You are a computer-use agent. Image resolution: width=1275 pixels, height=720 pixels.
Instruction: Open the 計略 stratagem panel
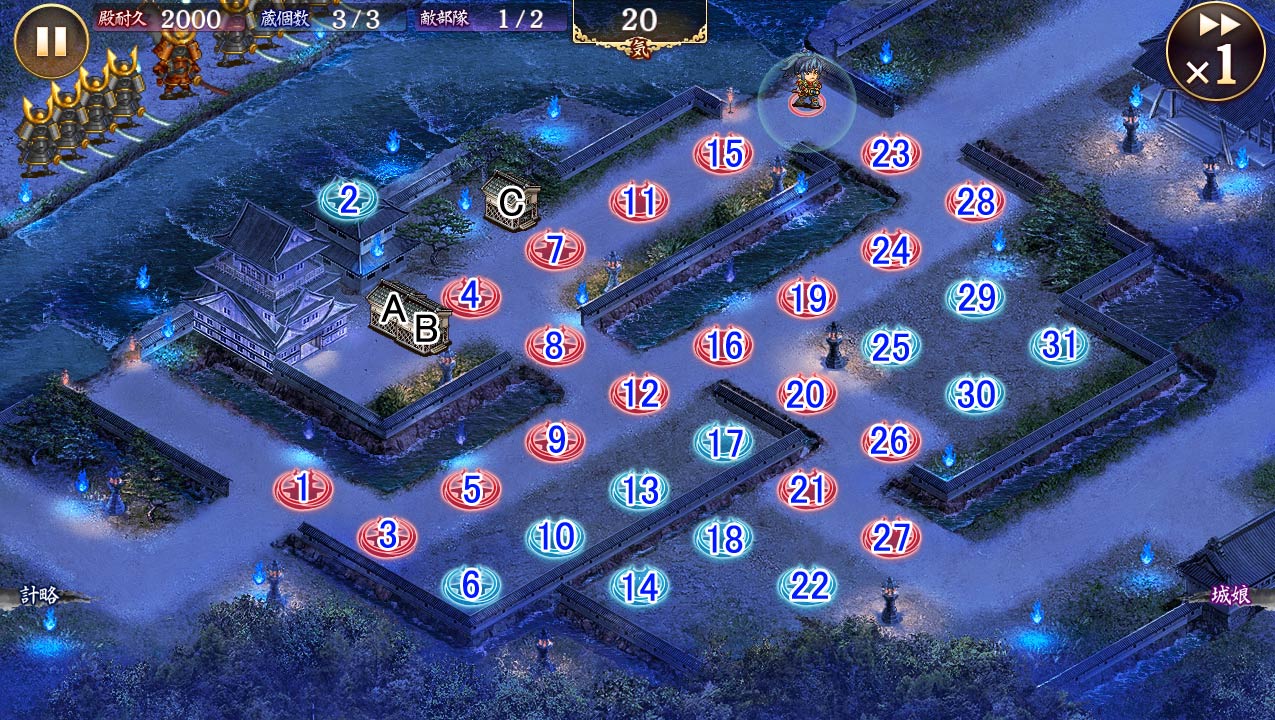click(x=38, y=596)
